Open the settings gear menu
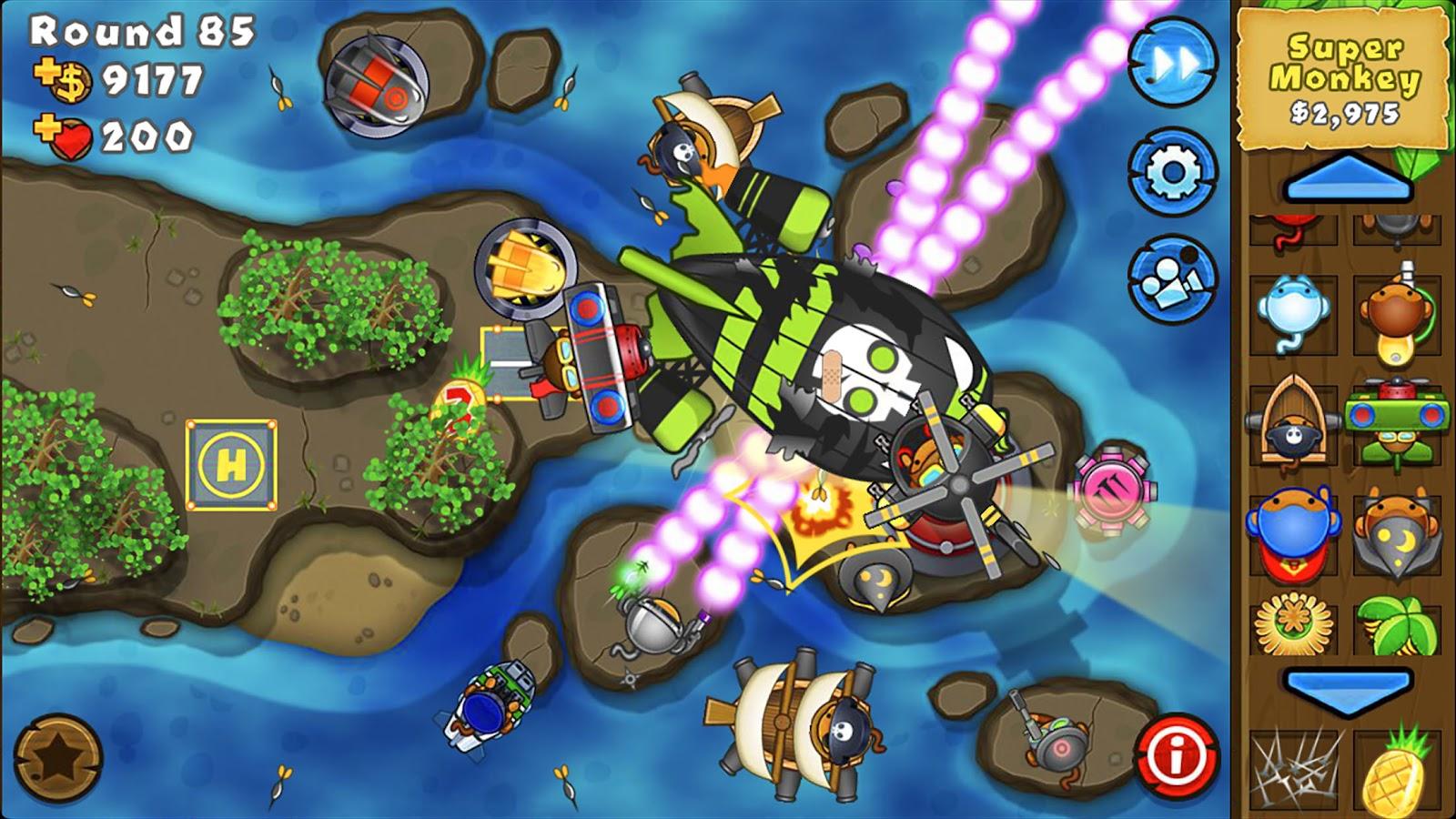This screenshot has width=1456, height=819. point(1174,168)
